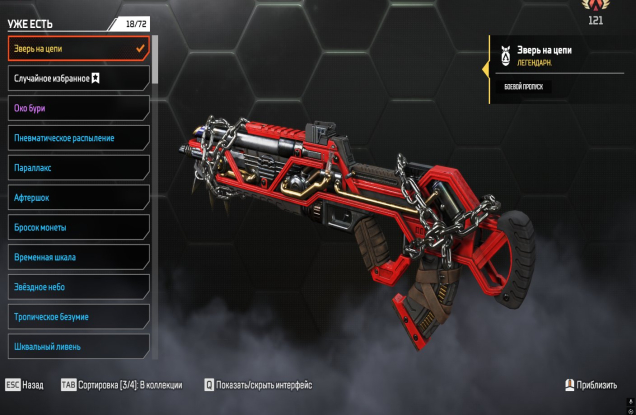Pick the Временная шкала skin
Image resolution: width=636 pixels, height=415 pixels.
tap(78, 257)
